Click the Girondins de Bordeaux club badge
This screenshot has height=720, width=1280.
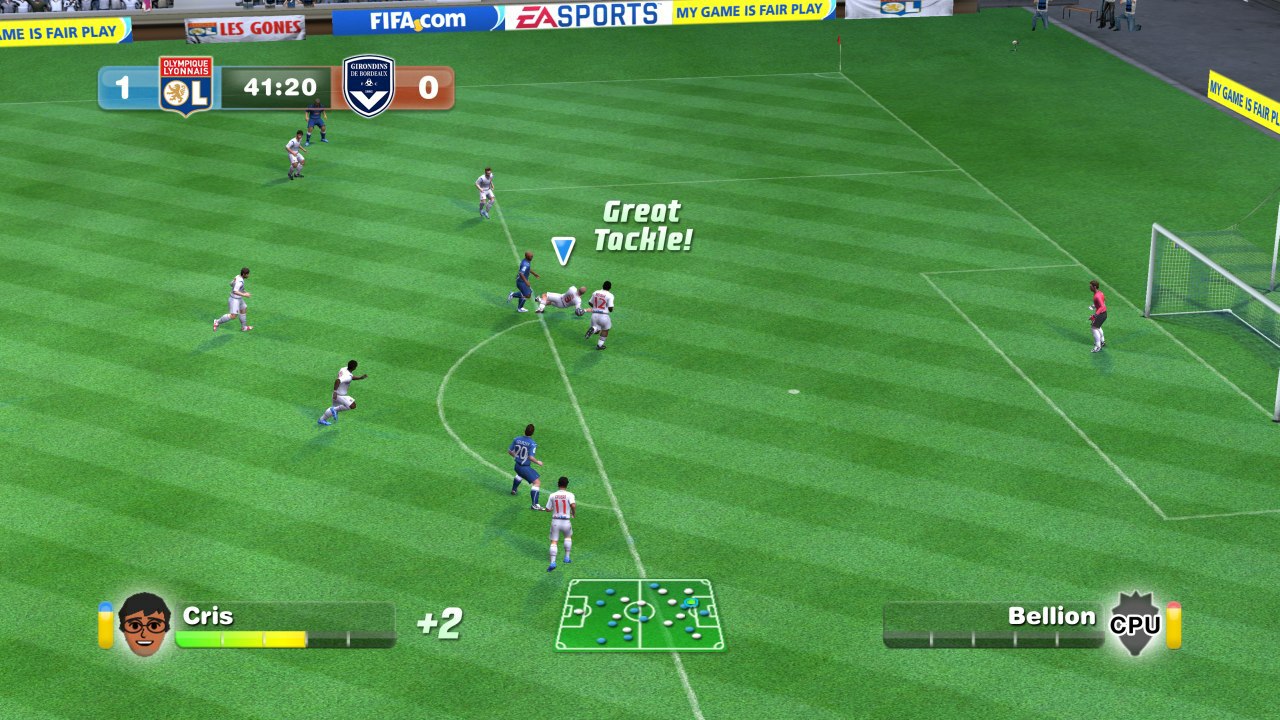[370, 87]
